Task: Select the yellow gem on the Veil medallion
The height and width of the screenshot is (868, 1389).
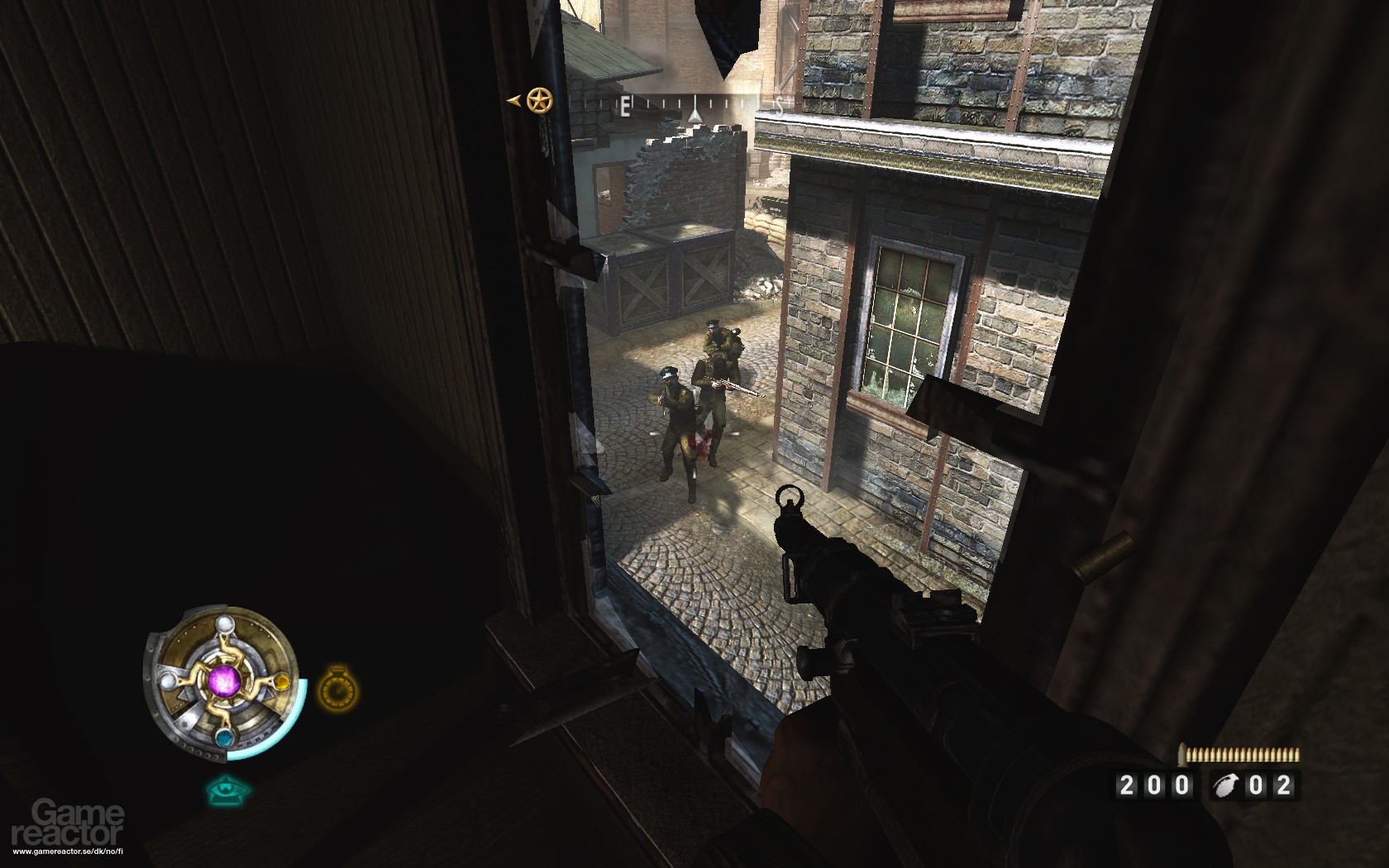Action: [x=281, y=683]
